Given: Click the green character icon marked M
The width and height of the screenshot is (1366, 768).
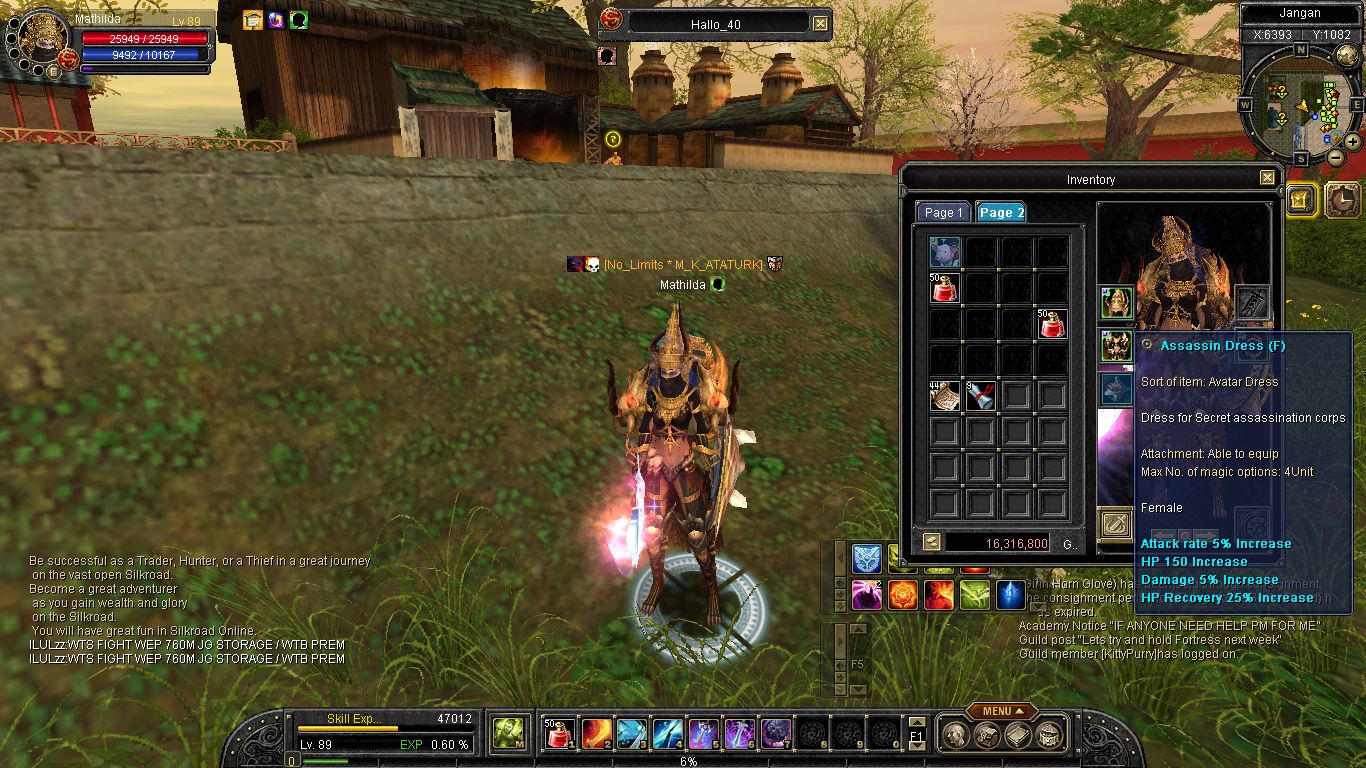Looking at the screenshot, I should coord(509,734).
